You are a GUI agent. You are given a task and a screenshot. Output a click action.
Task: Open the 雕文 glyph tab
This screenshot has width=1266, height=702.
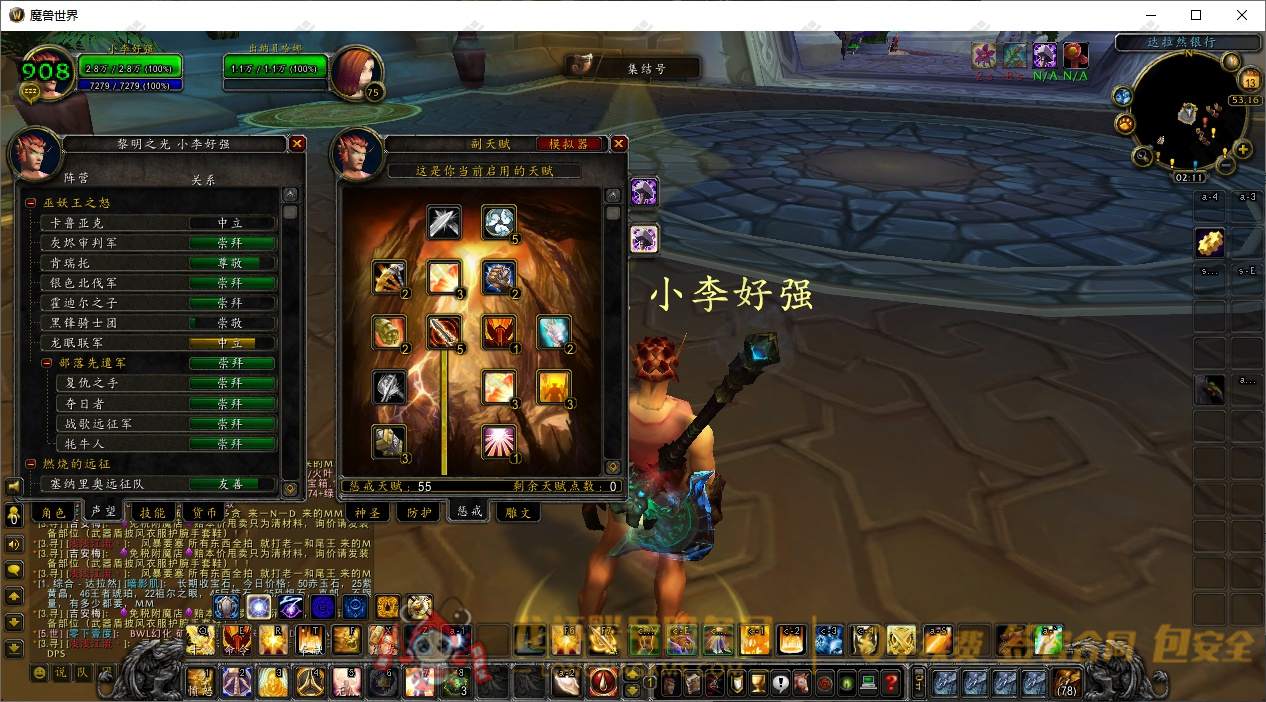tap(519, 512)
